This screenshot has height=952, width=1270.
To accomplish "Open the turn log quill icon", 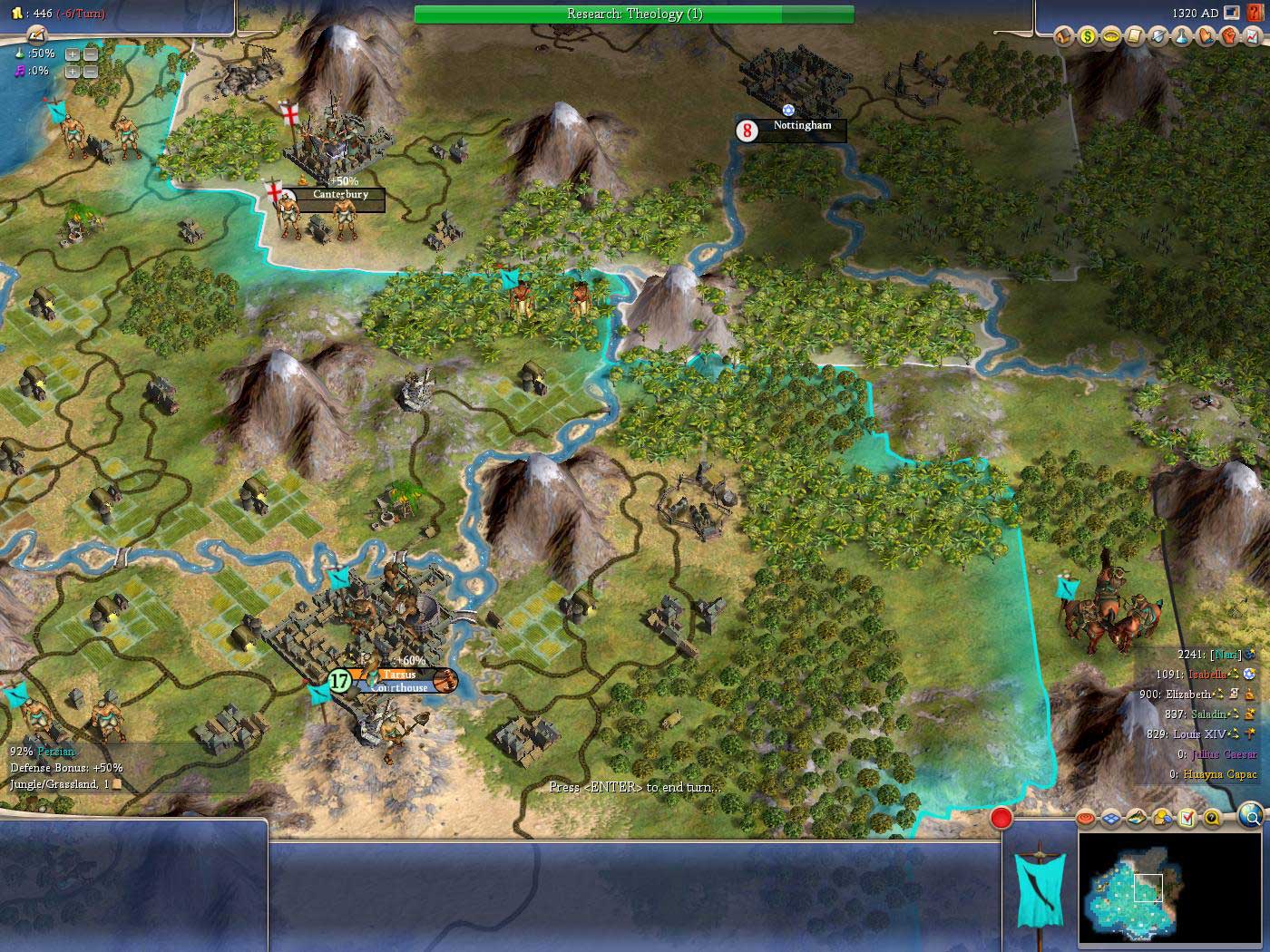I will (x=34, y=34).
